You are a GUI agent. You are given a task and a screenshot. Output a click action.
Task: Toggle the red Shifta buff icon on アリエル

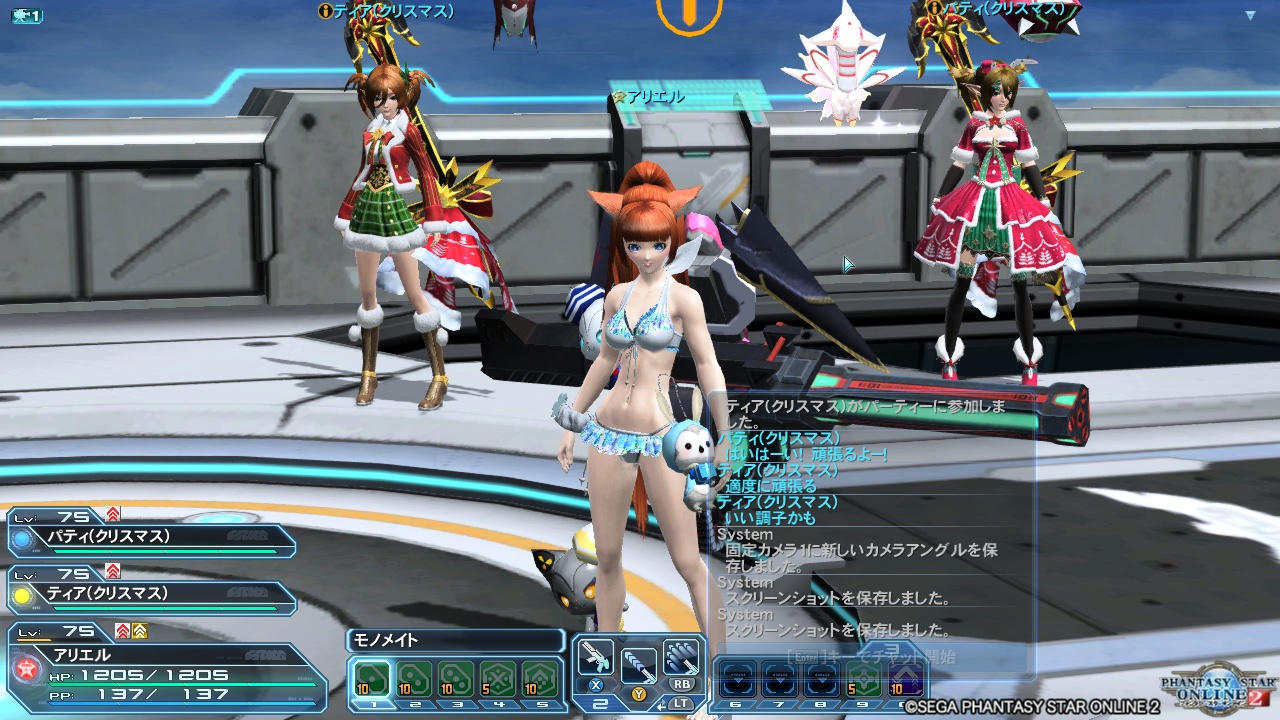pos(121,631)
